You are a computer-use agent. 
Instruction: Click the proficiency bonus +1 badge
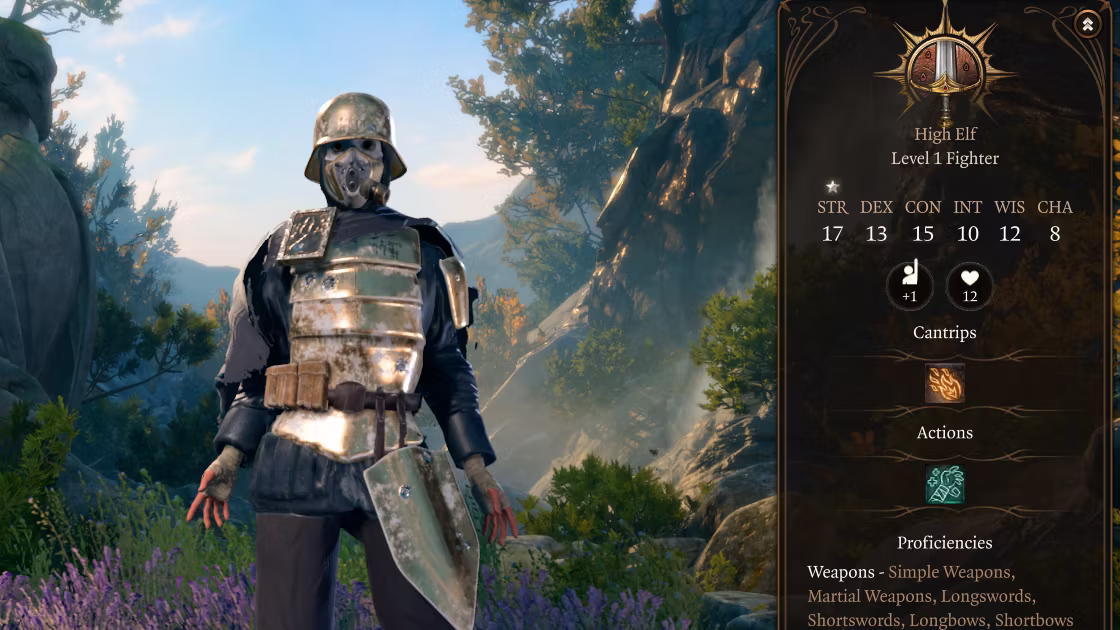pyautogui.click(x=909, y=286)
